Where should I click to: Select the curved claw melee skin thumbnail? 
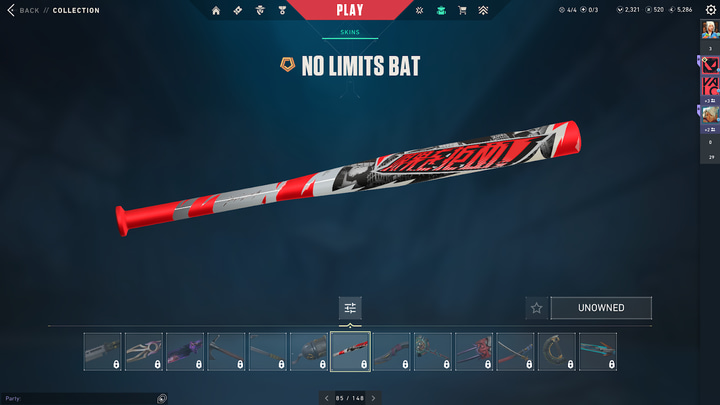pyautogui.click(x=556, y=352)
